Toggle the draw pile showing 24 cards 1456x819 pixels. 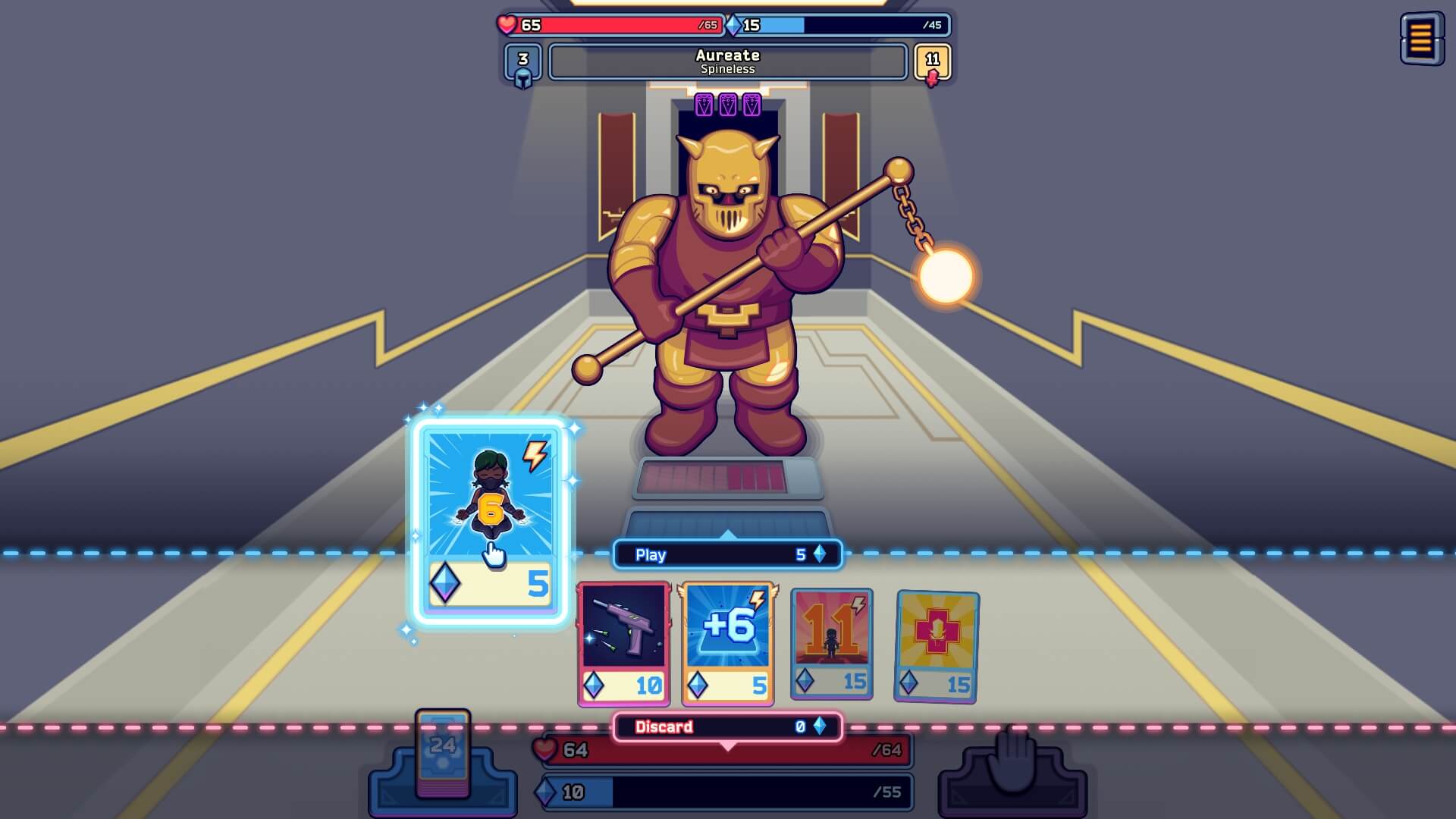442,762
